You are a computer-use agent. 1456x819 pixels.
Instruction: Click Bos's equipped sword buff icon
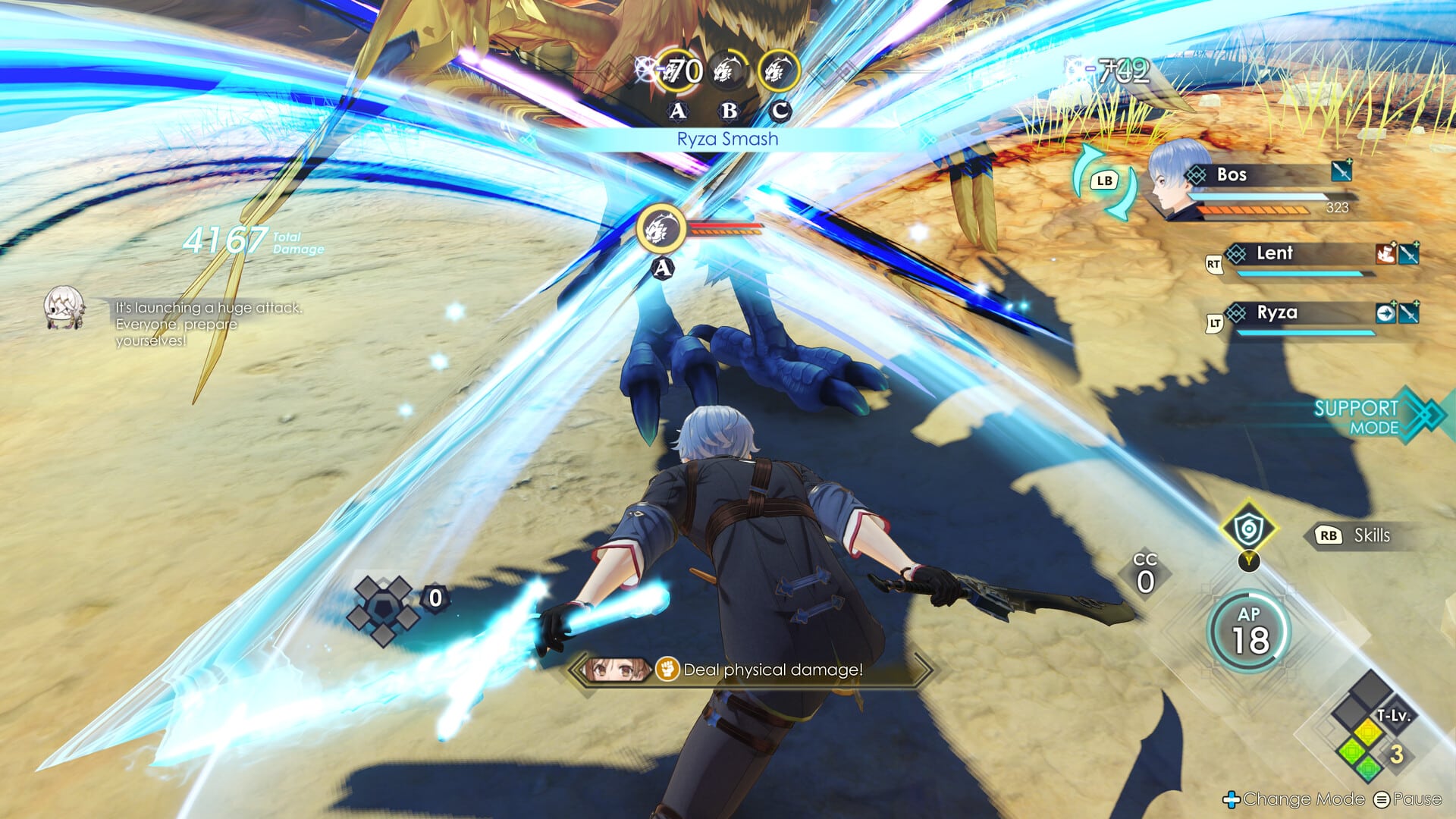click(1341, 171)
